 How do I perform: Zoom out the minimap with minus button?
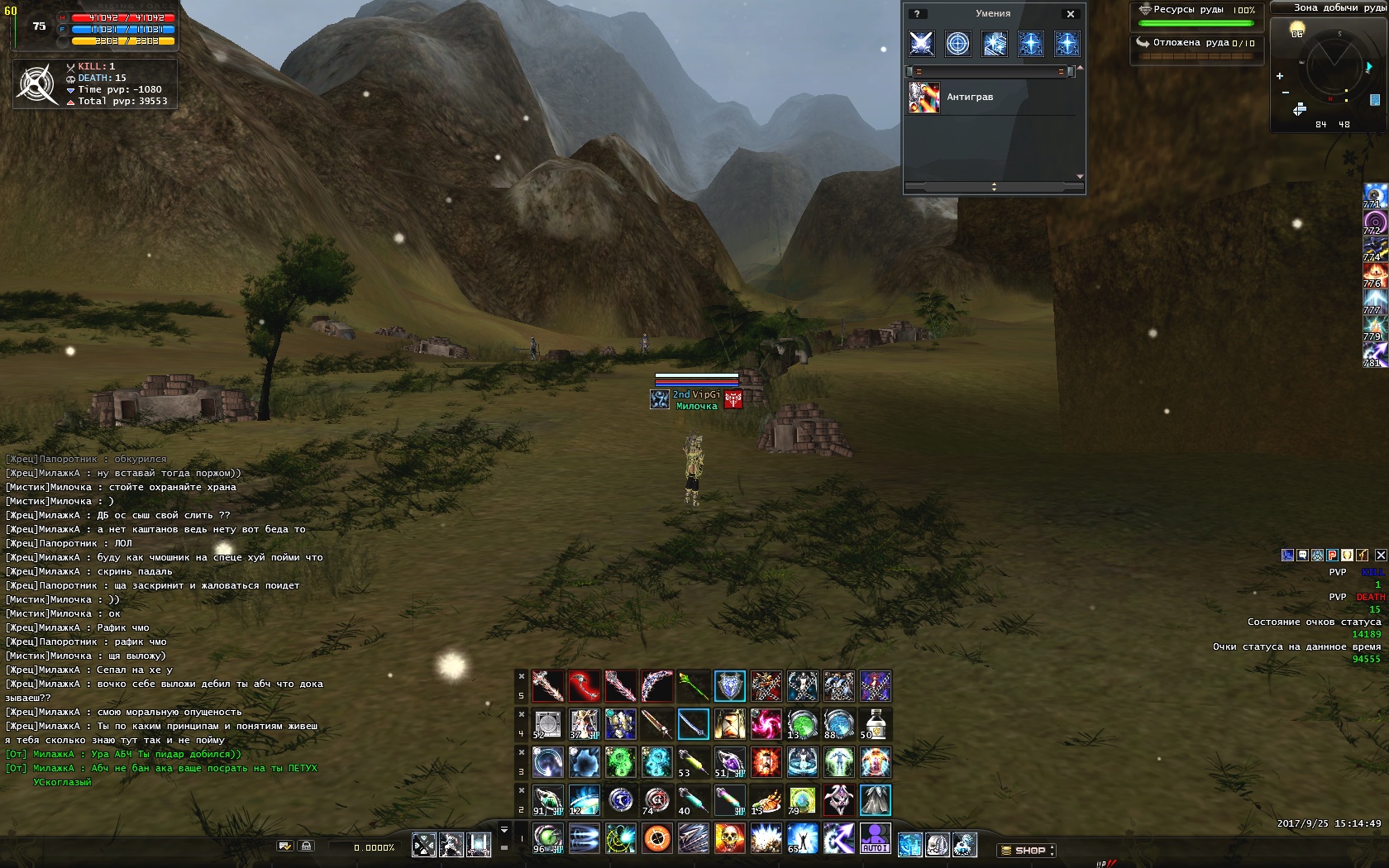(x=1285, y=93)
